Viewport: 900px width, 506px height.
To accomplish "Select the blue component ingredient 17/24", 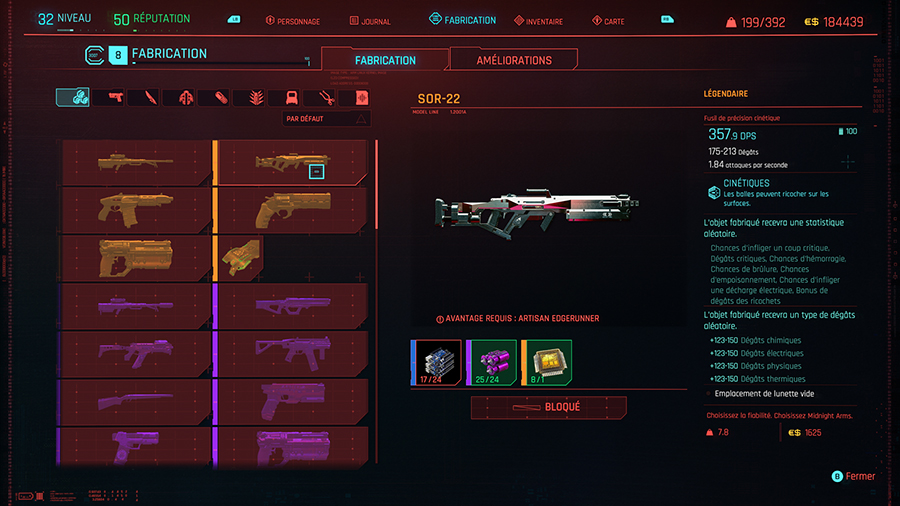I will [x=435, y=361].
